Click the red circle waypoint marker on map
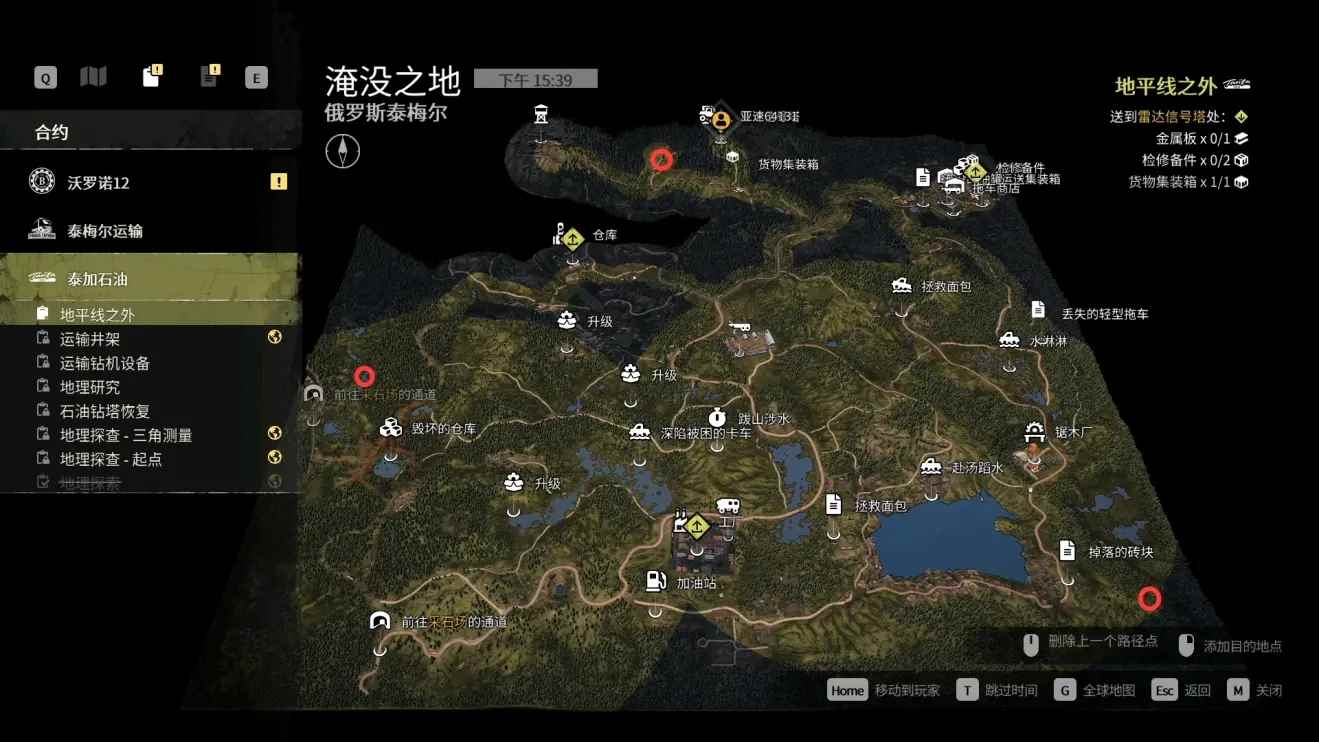 [x=662, y=158]
